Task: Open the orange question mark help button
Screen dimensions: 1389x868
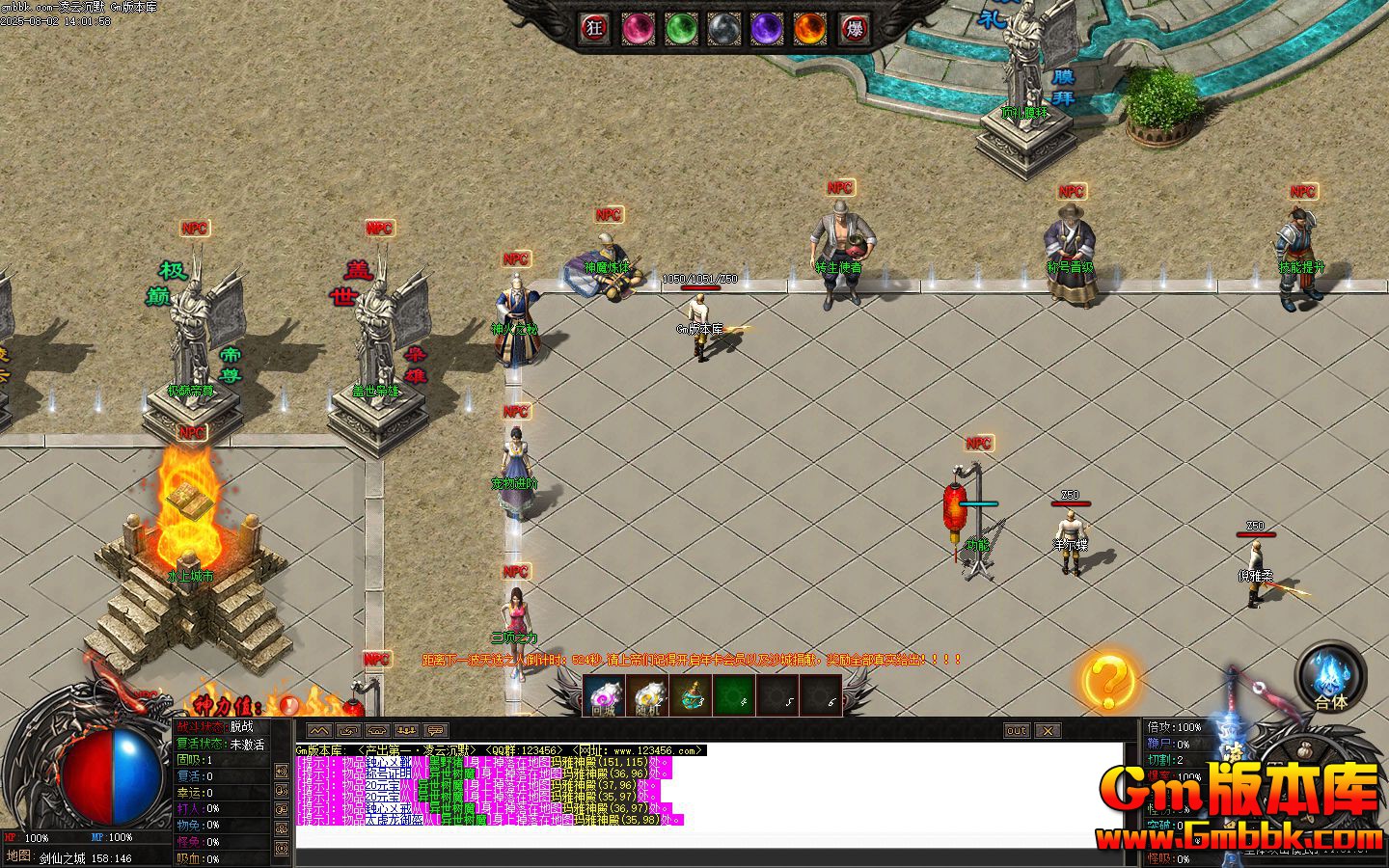Action: (1106, 681)
